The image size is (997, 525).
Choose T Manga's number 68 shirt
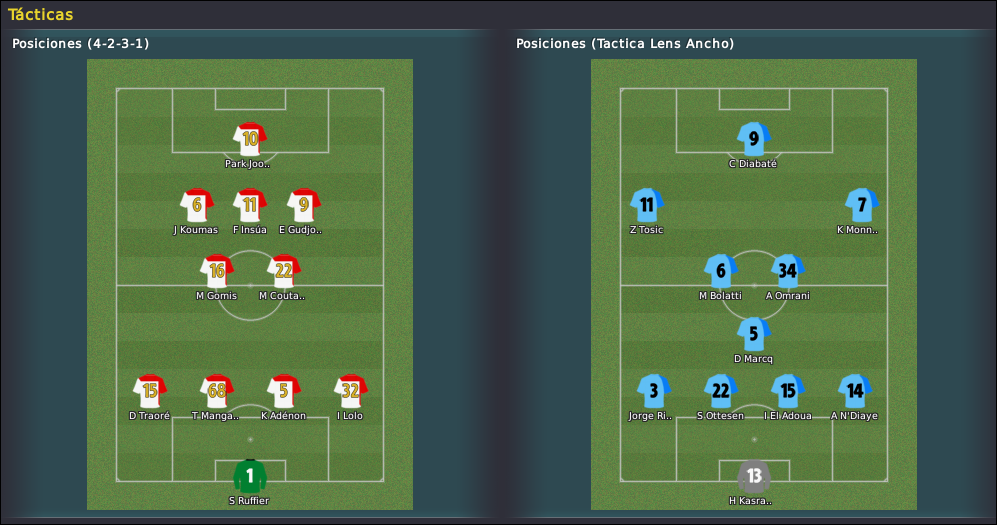click(217, 391)
